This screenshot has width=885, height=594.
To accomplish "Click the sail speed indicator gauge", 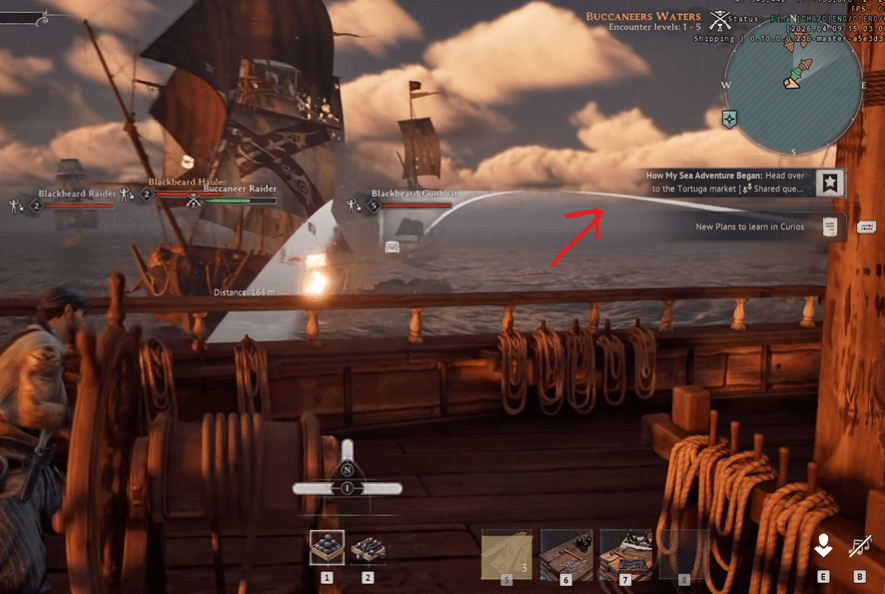I will [347, 487].
